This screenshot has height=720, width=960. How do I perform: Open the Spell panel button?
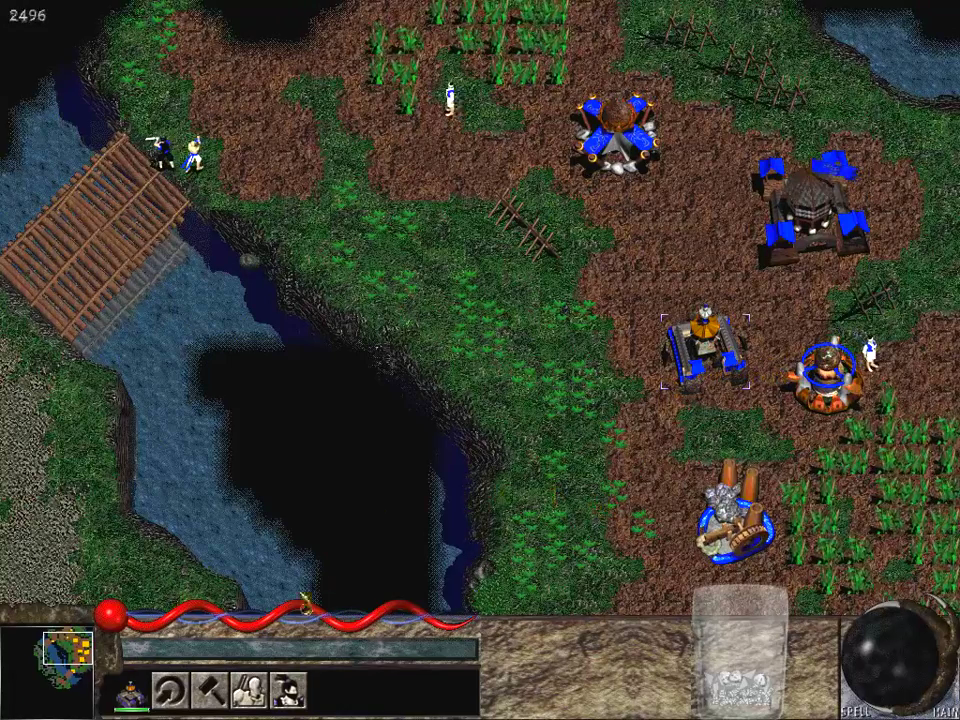(857, 712)
